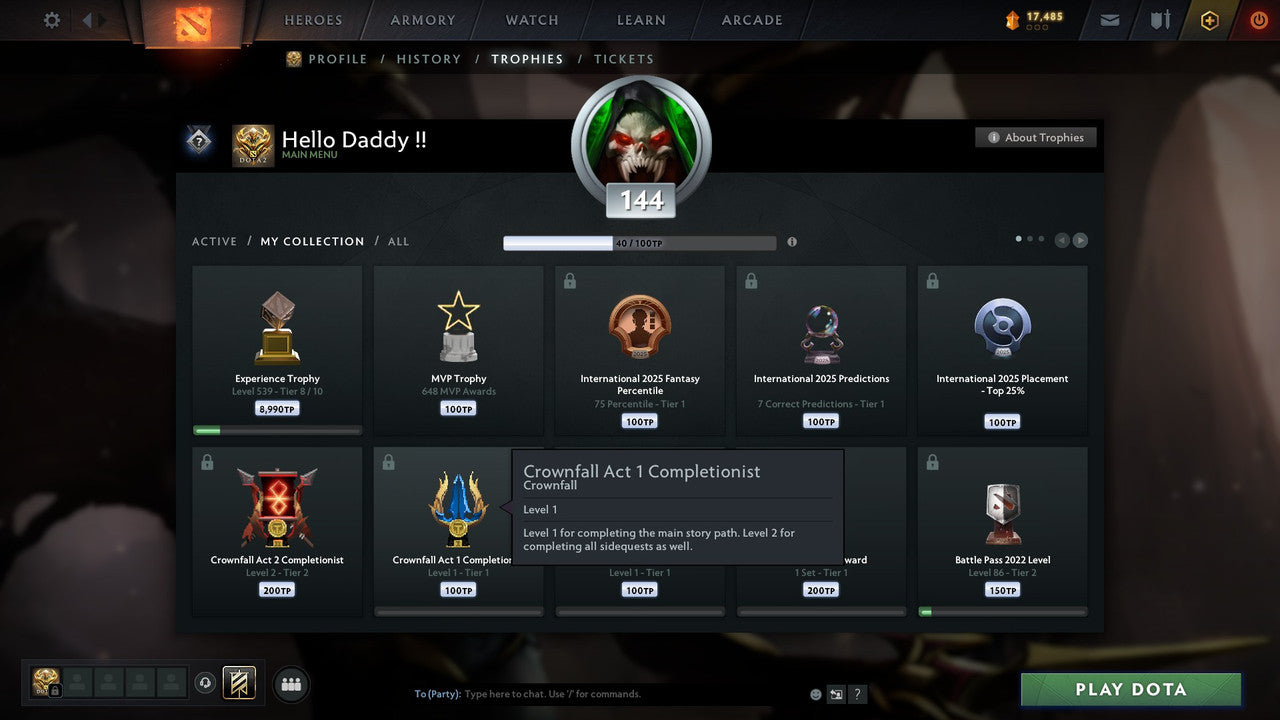This screenshot has width=1280, height=720.
Task: Advance trophy pages with the right arrow
Action: coord(1080,239)
